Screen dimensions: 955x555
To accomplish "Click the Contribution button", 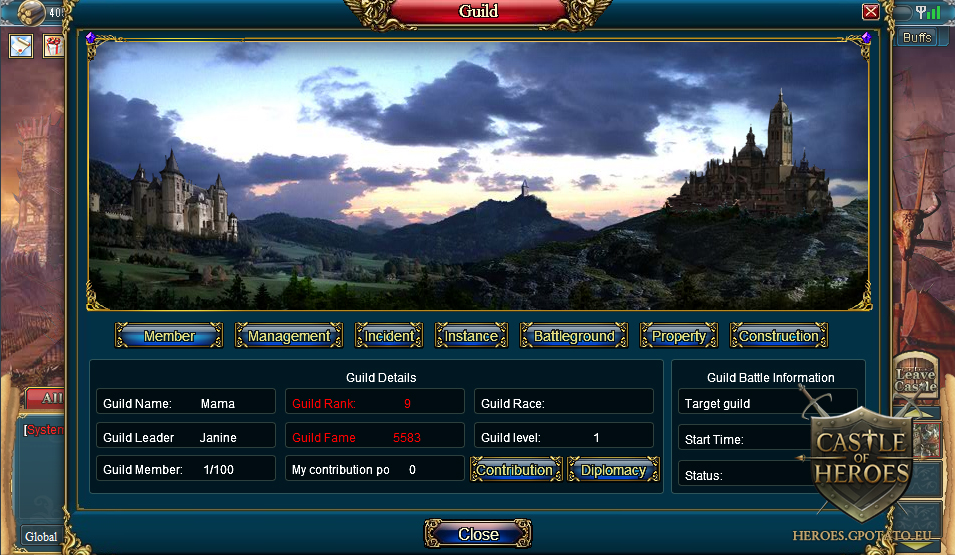I will pyautogui.click(x=514, y=470).
